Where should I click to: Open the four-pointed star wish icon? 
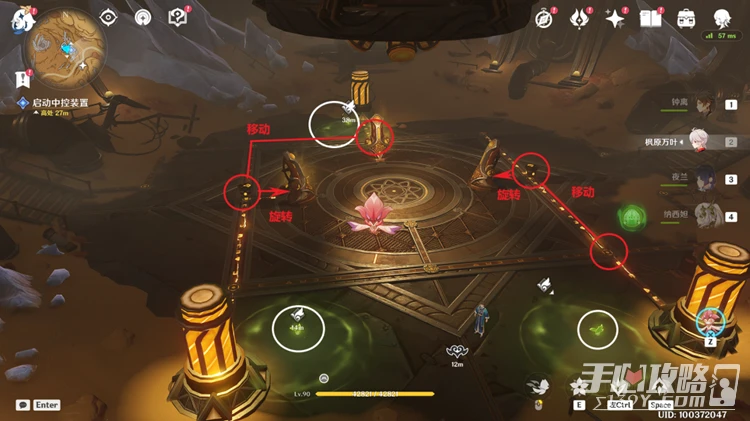pyautogui.click(x=616, y=18)
